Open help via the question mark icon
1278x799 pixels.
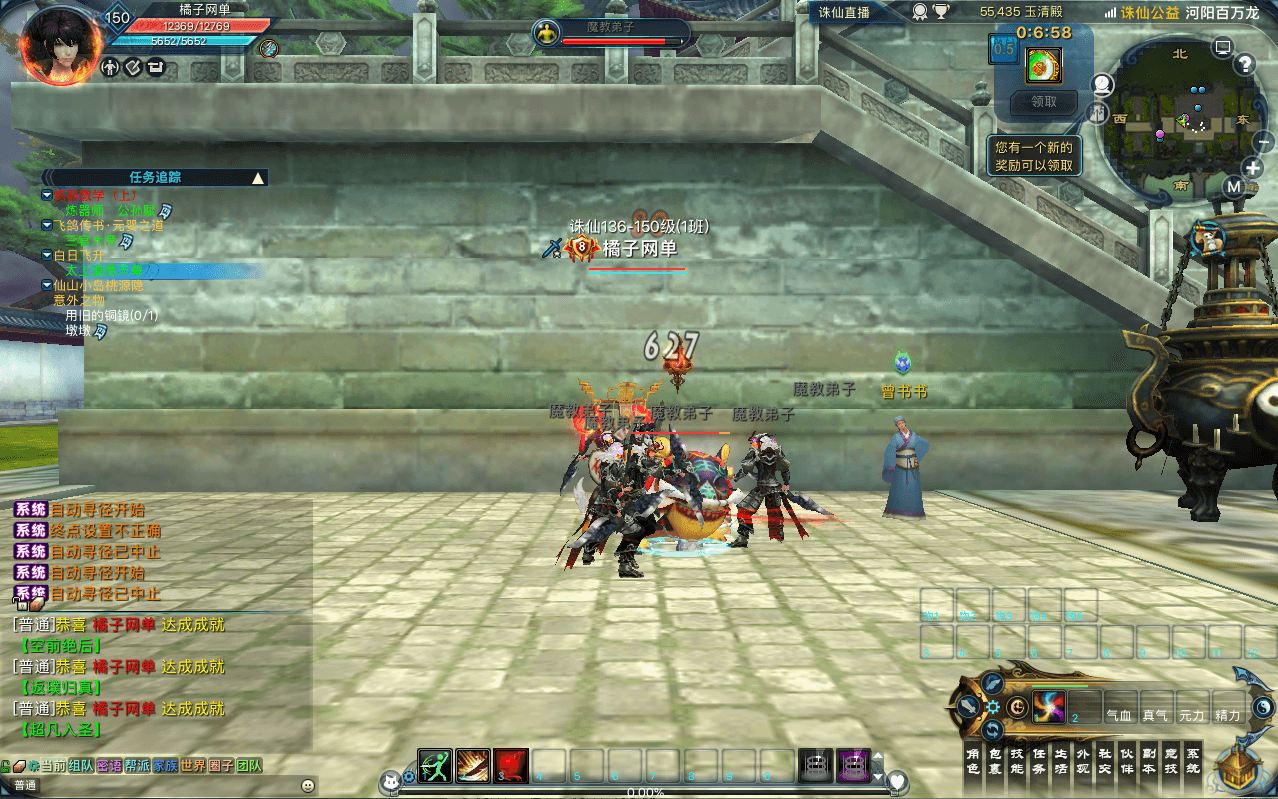1244,65
